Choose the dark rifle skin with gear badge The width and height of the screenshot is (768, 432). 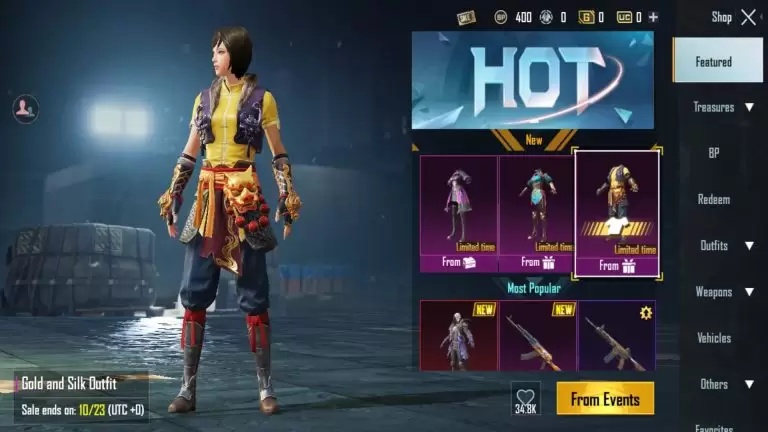coord(616,336)
